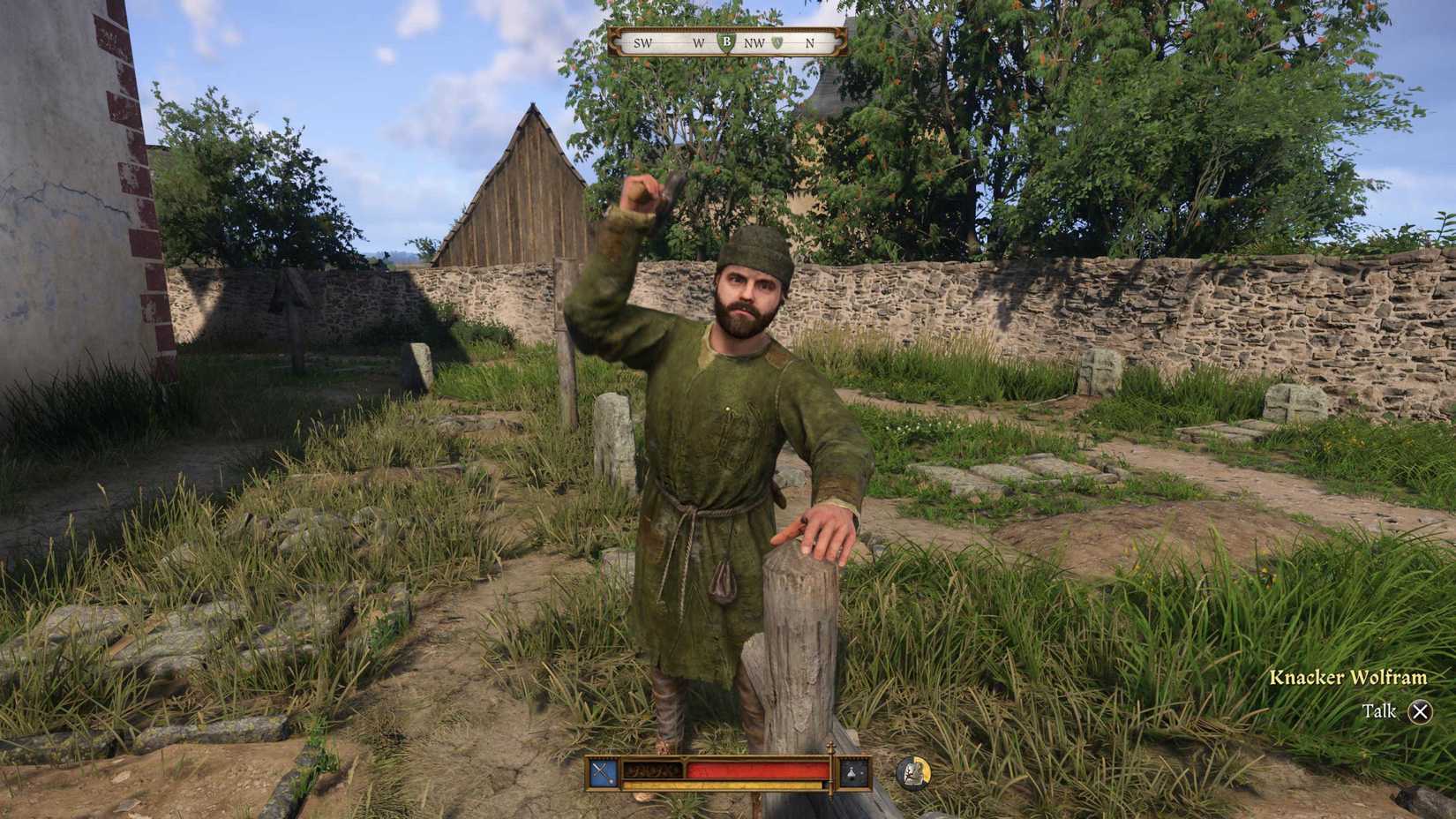The height and width of the screenshot is (819, 1456).
Task: Click the cross finial above the HUD bar
Action: [831, 748]
